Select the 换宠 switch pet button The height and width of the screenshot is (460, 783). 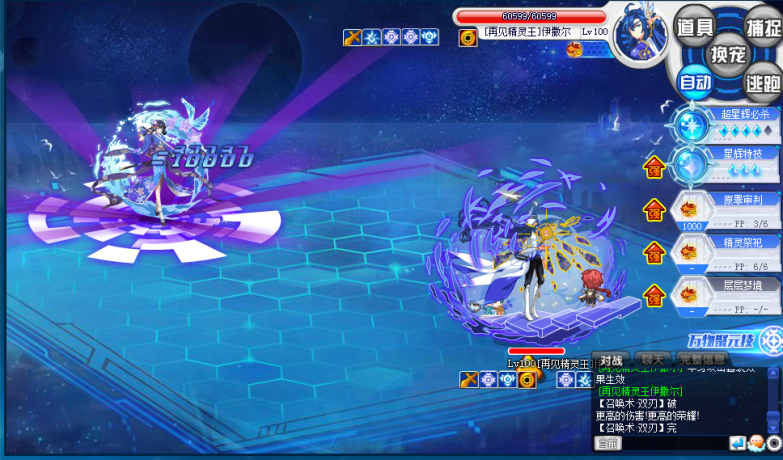(728, 54)
